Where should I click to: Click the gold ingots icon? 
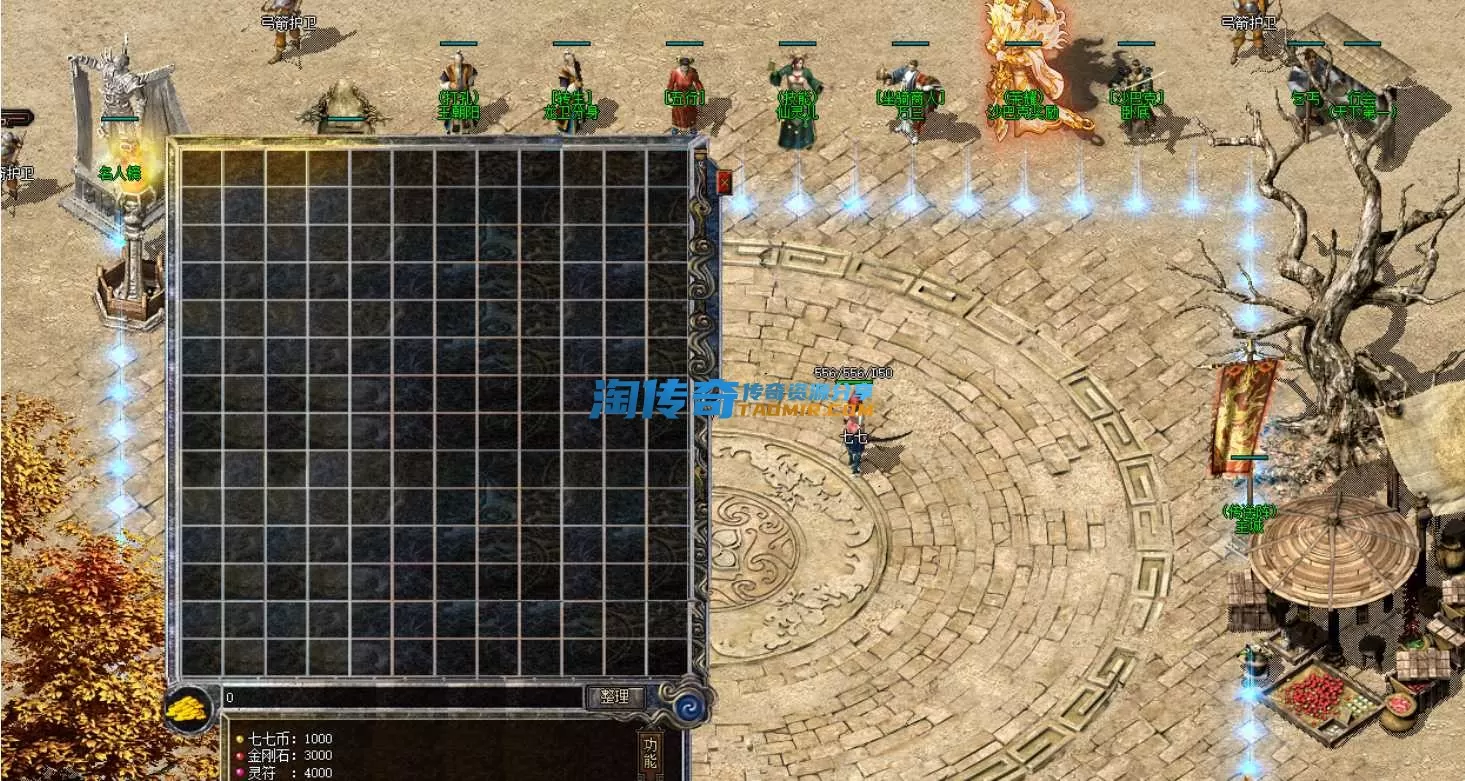(188, 707)
